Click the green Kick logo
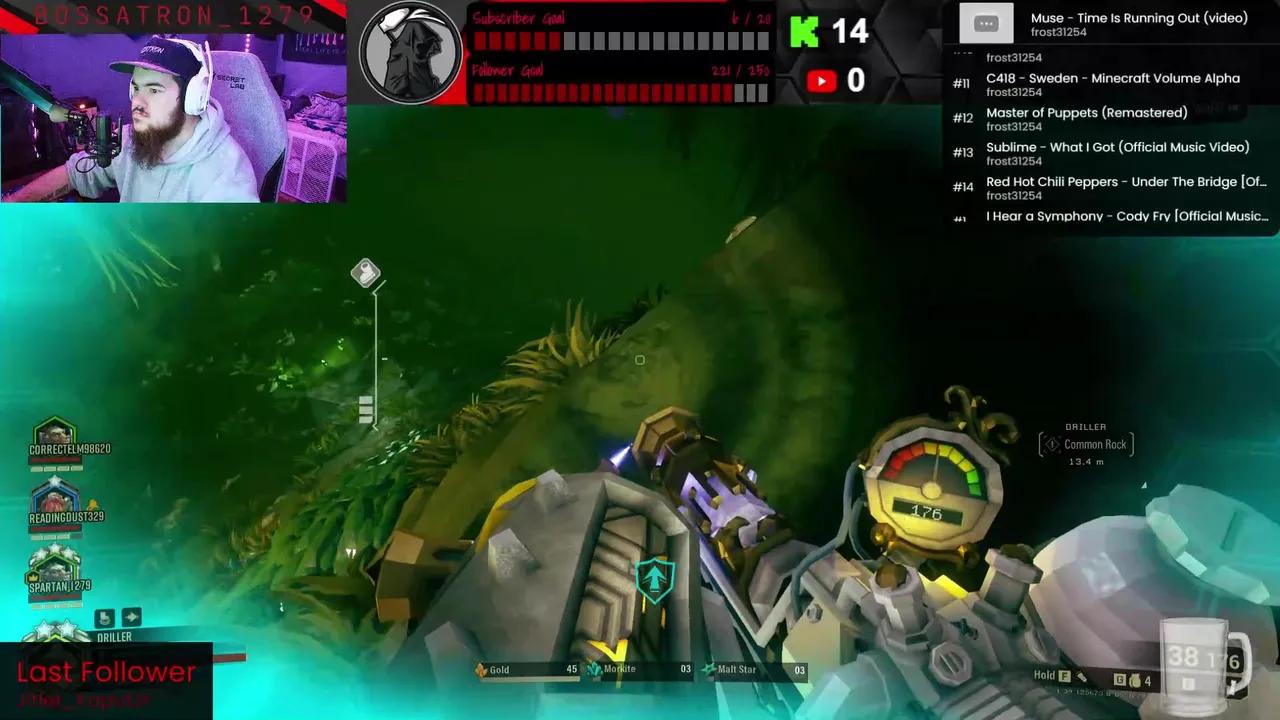Image resolution: width=1280 pixels, height=720 pixels. click(x=805, y=31)
